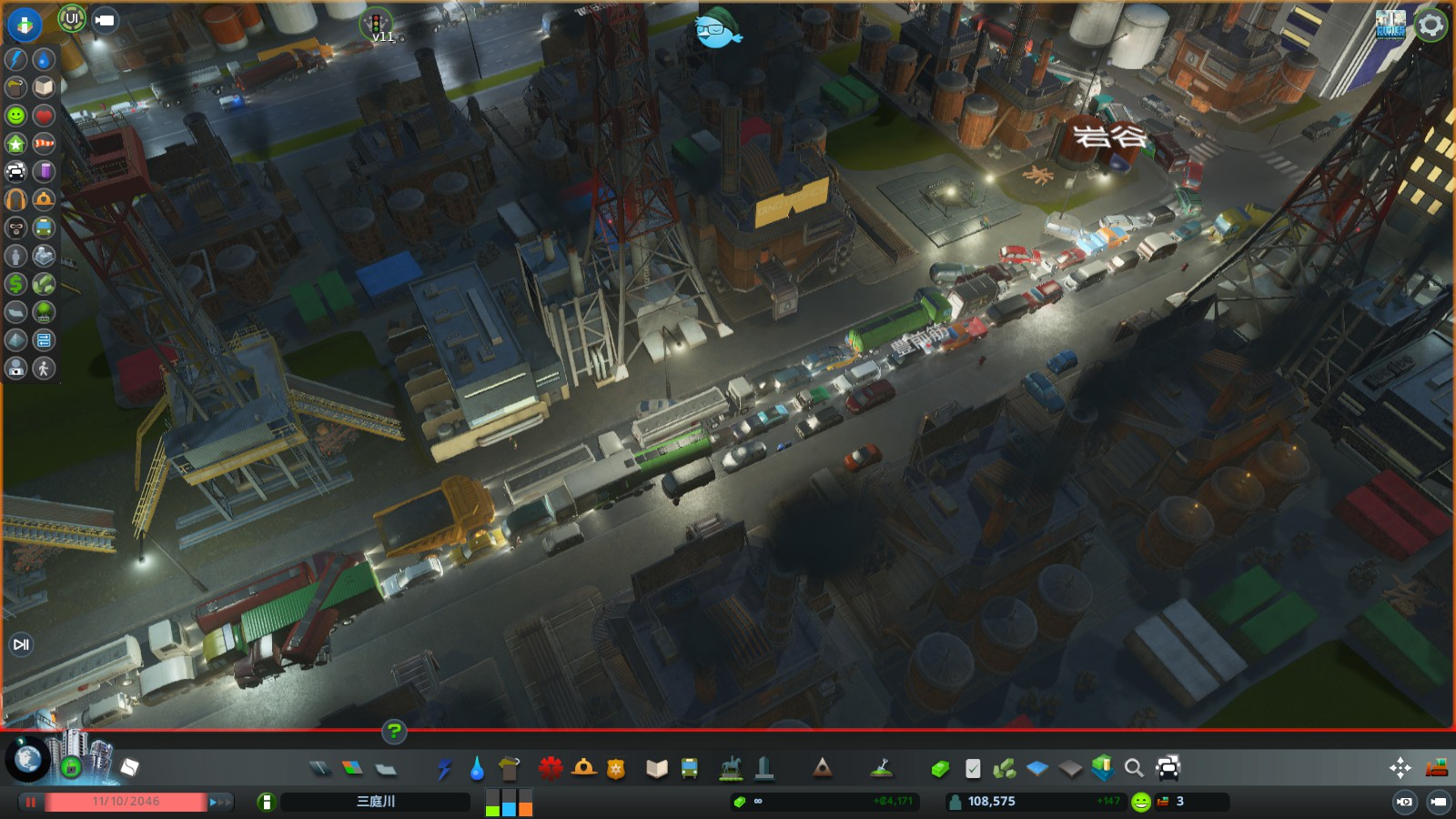Open the garbage services menu
Screen dimensions: 1456x819
[x=509, y=769]
